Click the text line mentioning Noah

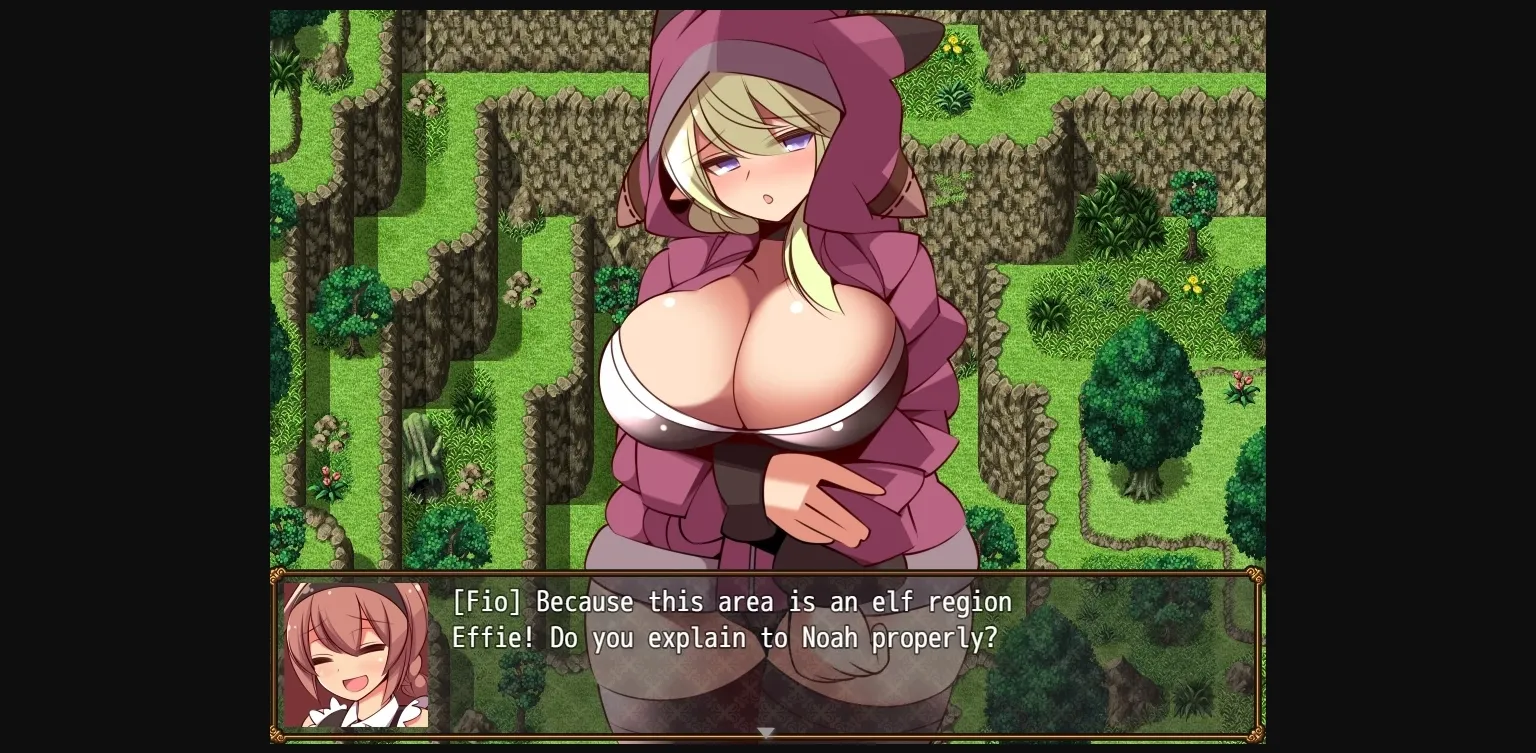point(724,638)
